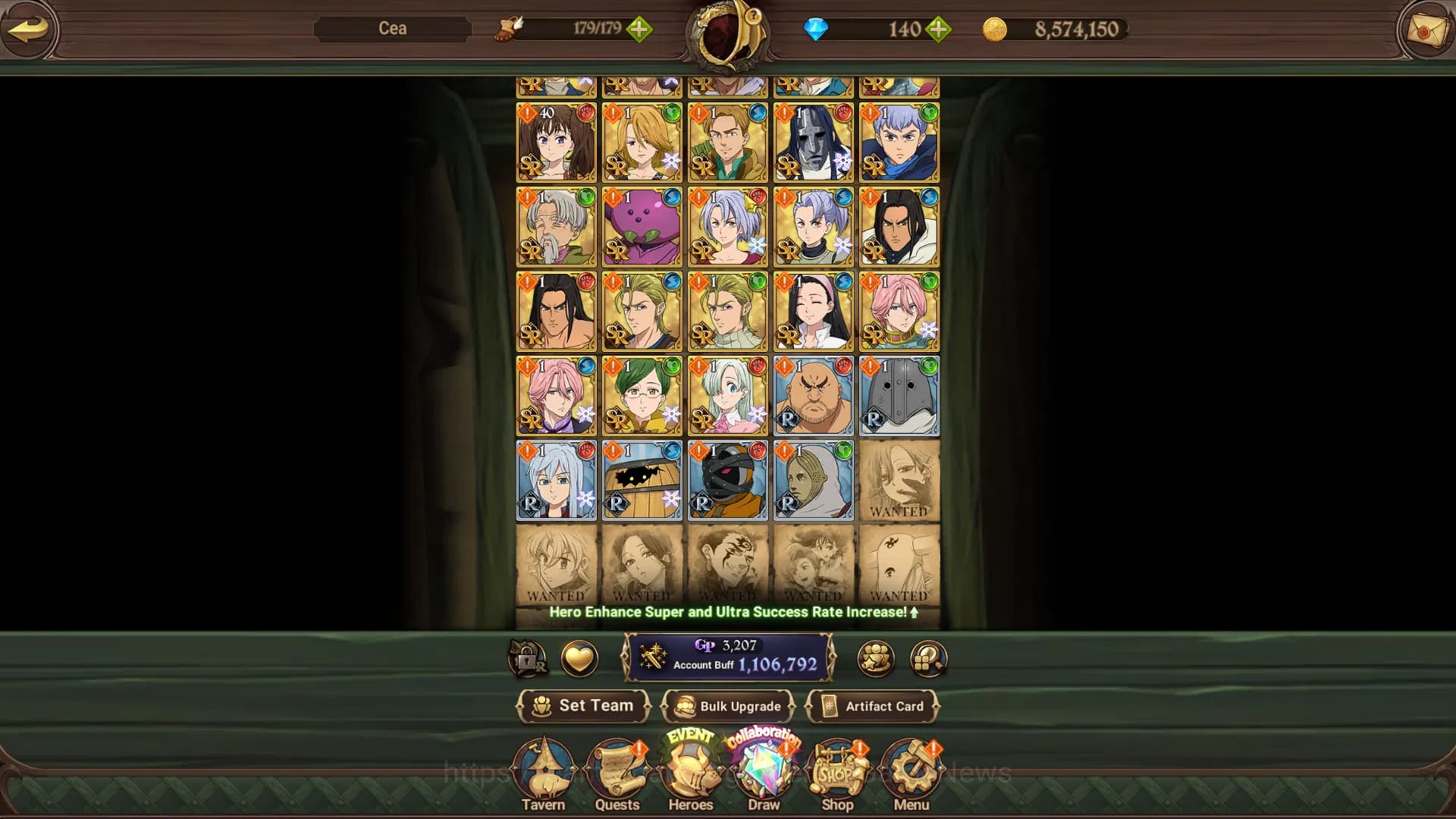This screenshot has height=819, width=1456.
Task: Open the Tavern
Action: click(x=545, y=773)
